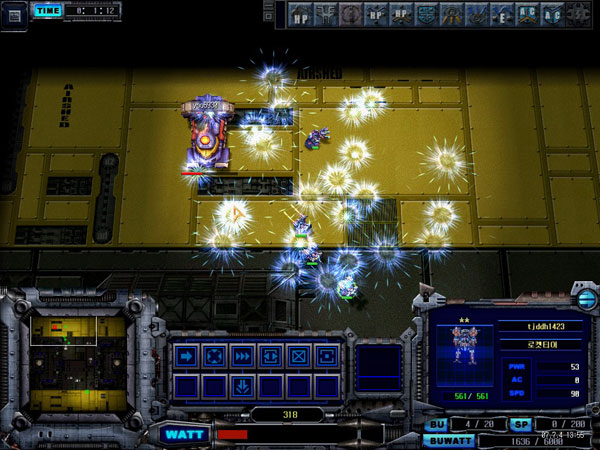Screen dimensions: 600x450
Task: Open the top-left corner system button
Action: [14, 13]
